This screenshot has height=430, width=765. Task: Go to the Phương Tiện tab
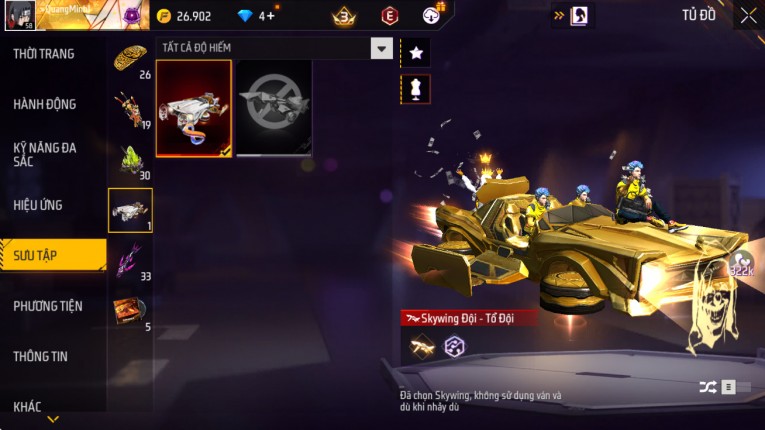pyautogui.click(x=48, y=306)
